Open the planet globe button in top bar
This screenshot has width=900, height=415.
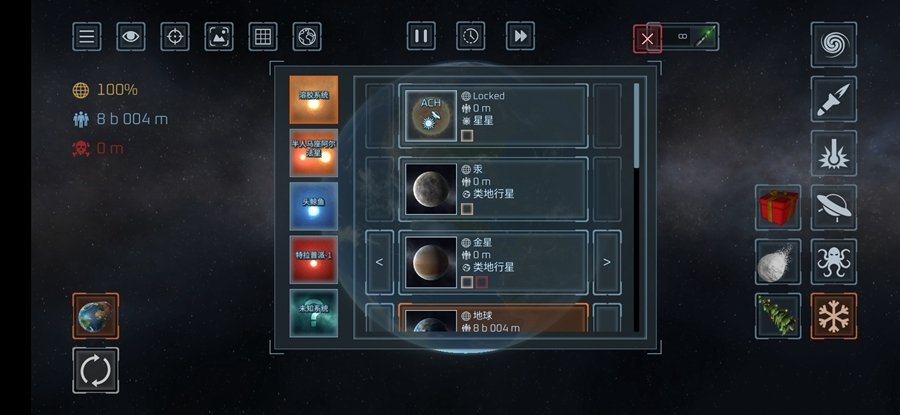(307, 37)
